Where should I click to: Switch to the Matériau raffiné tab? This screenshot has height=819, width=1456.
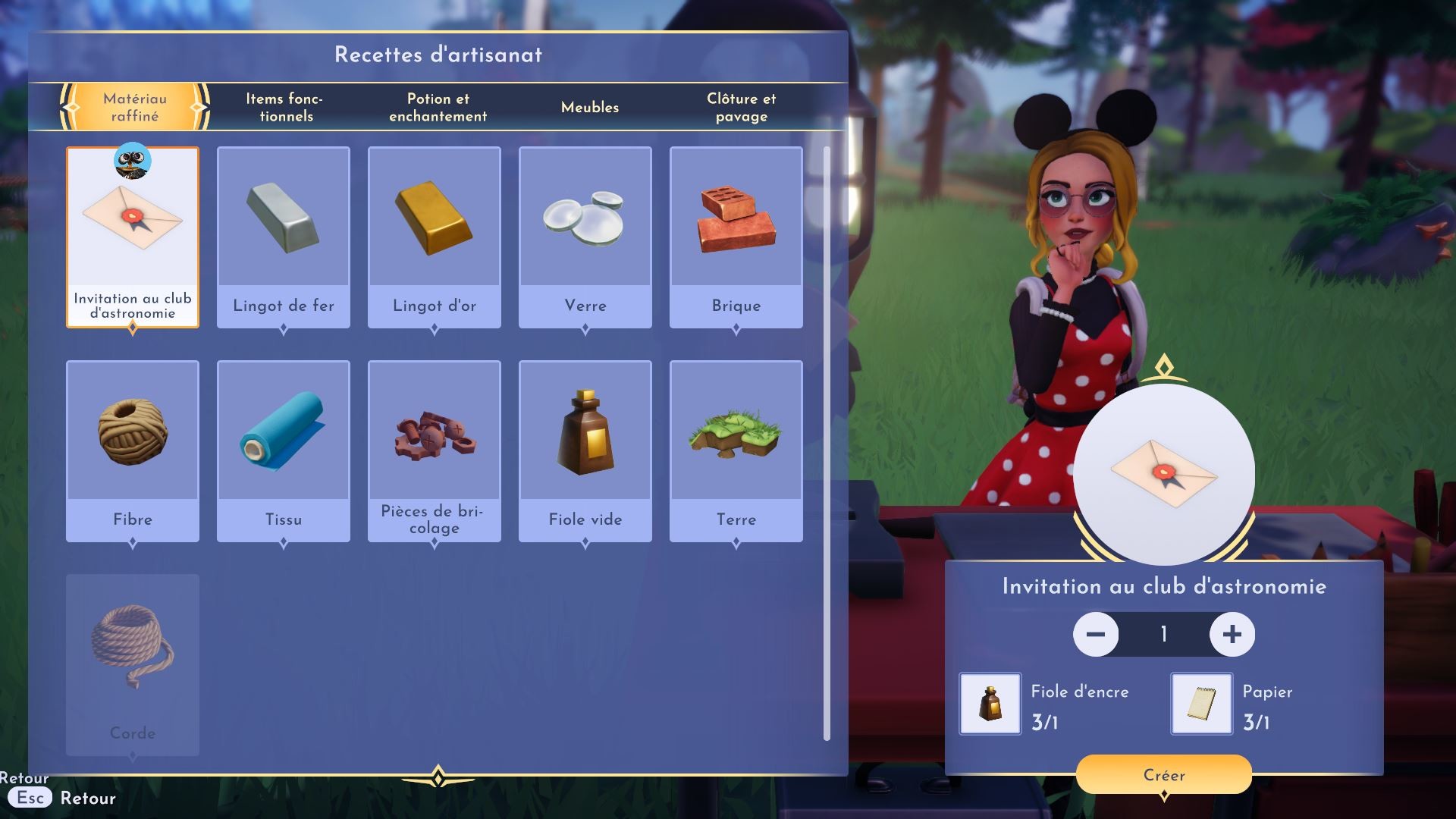tap(135, 107)
